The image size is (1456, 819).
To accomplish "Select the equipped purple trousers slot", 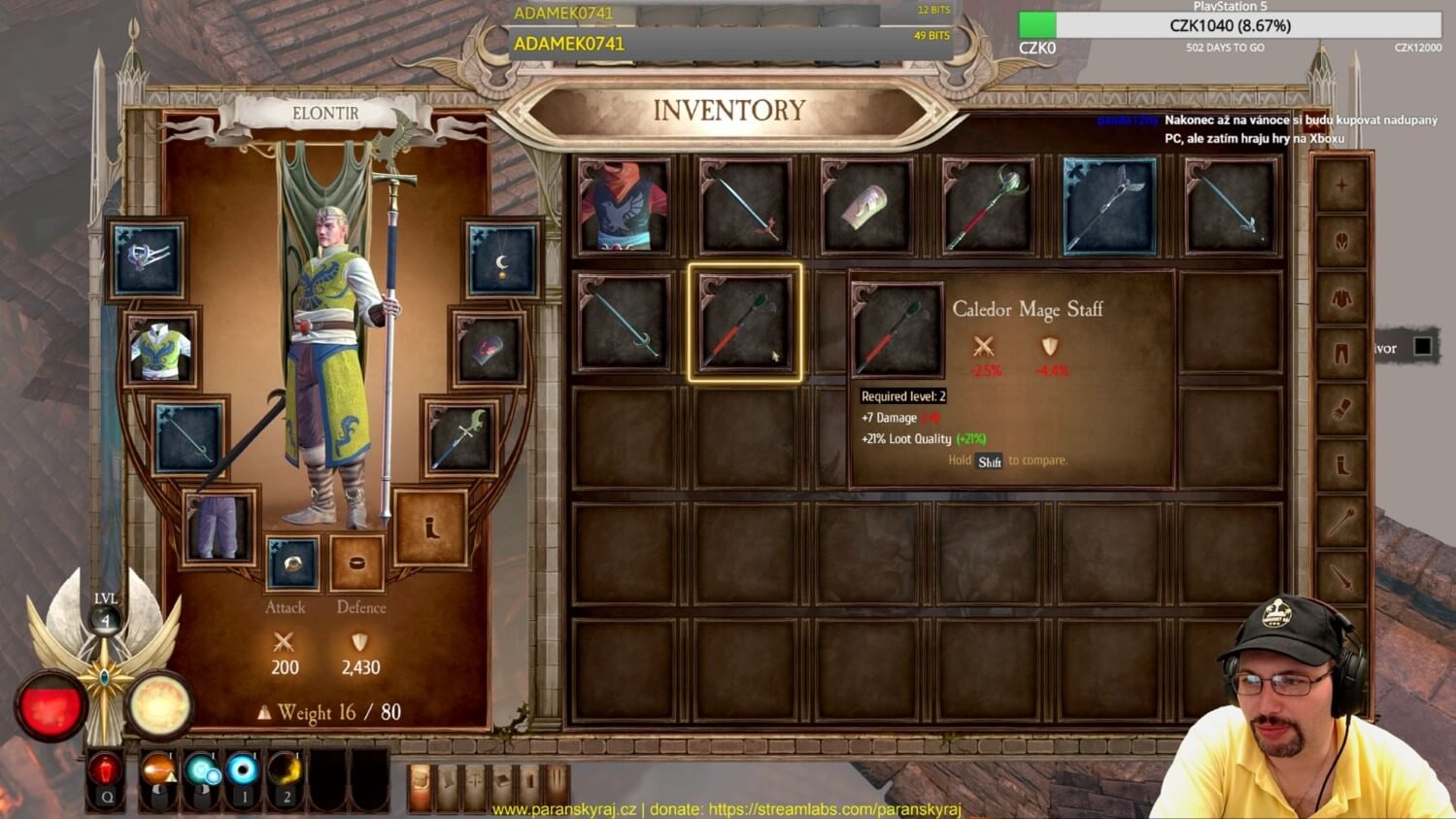I will [x=220, y=527].
